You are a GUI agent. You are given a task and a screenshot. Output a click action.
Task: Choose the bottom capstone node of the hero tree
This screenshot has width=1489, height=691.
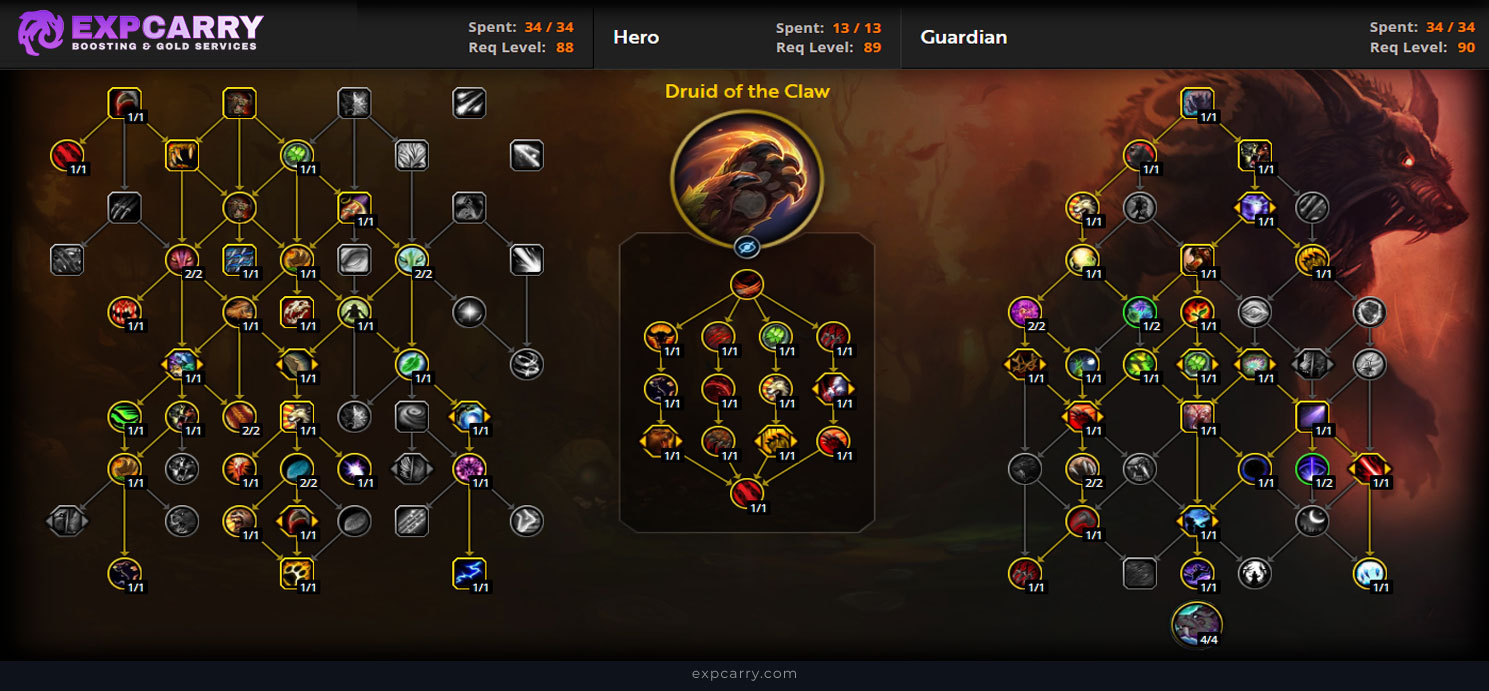pos(746,493)
